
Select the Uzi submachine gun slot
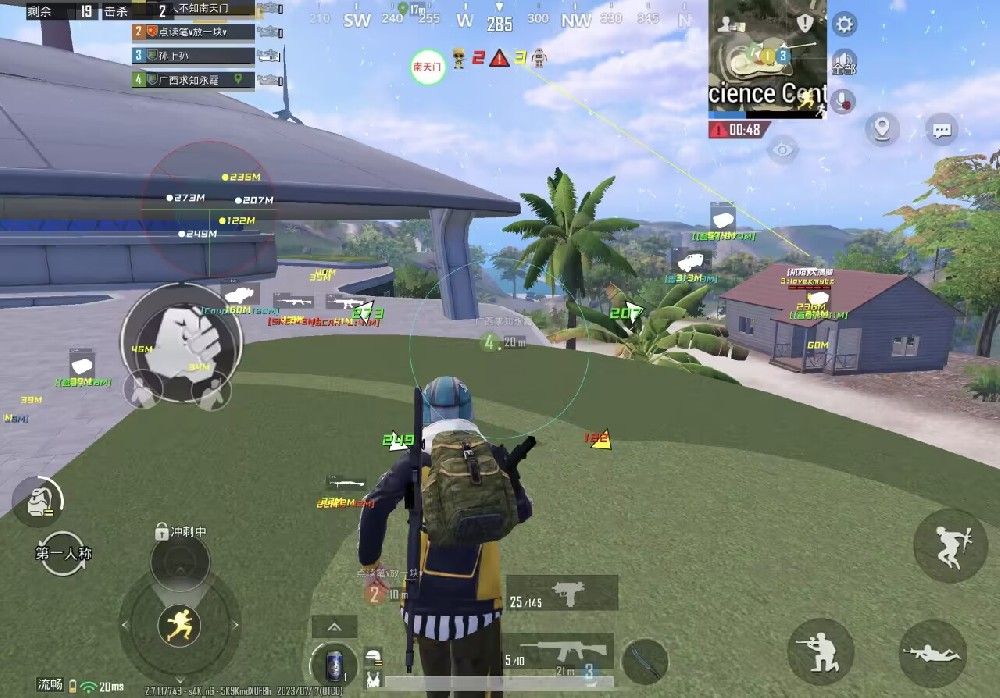pyautogui.click(x=561, y=593)
